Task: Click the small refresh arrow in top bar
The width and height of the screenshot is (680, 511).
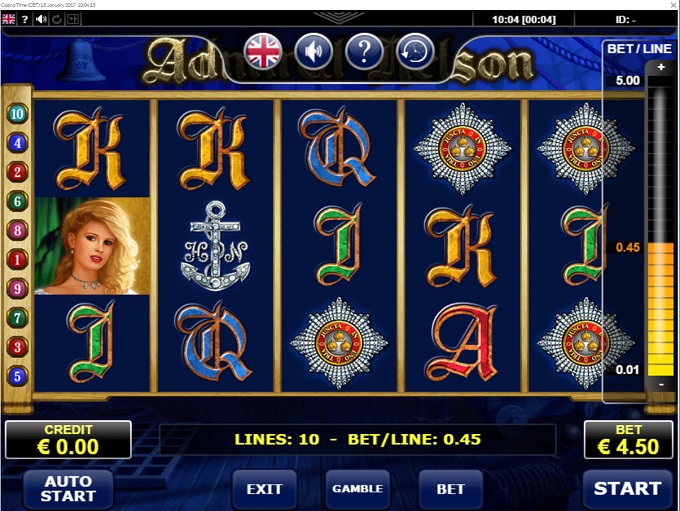Action: pos(55,19)
